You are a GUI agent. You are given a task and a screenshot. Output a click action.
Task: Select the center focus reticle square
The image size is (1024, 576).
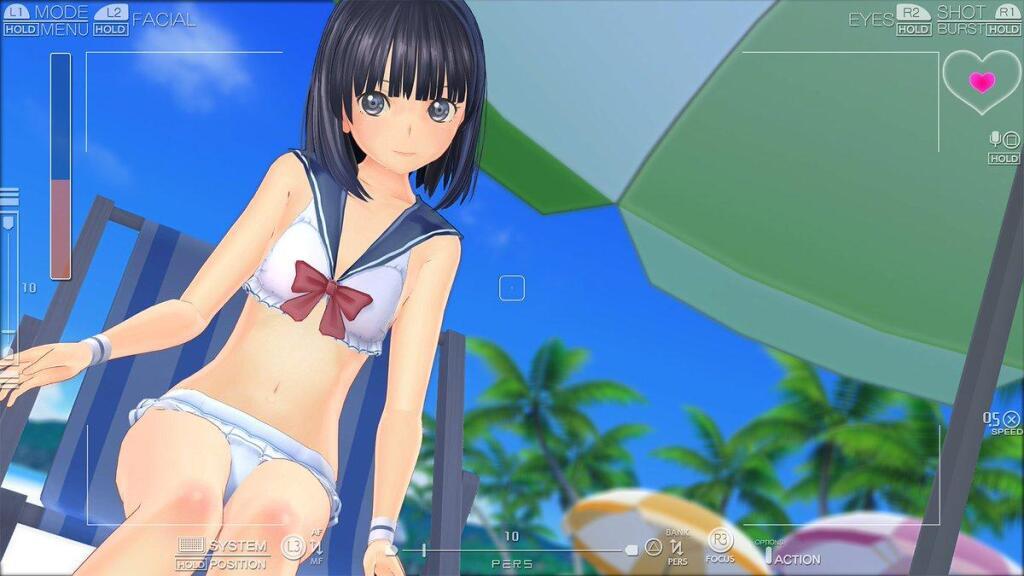(x=512, y=288)
